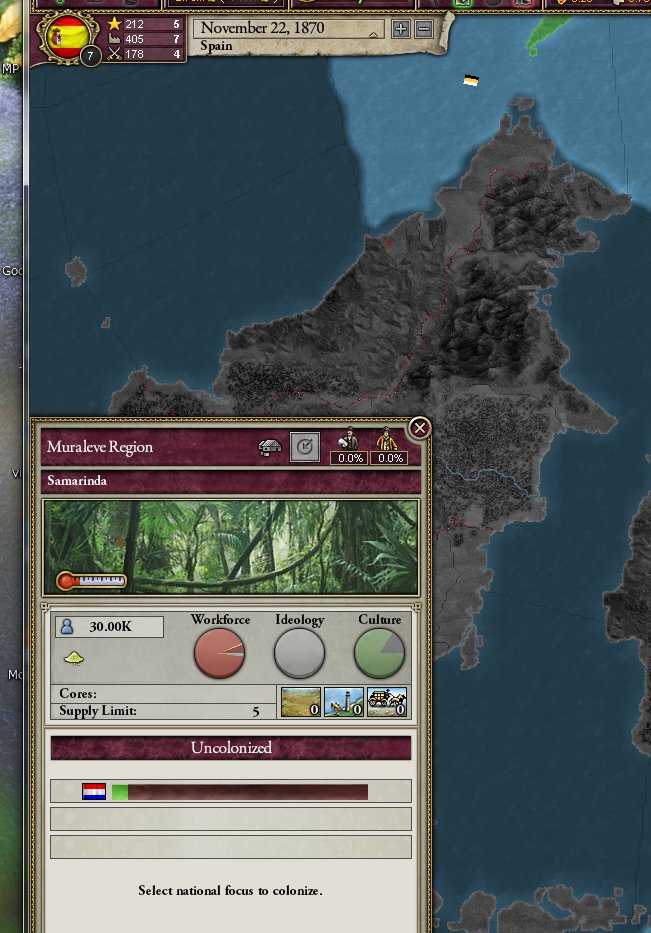Click the Dutch flag colonization progress row
This screenshot has height=933, width=651.
[x=231, y=791]
